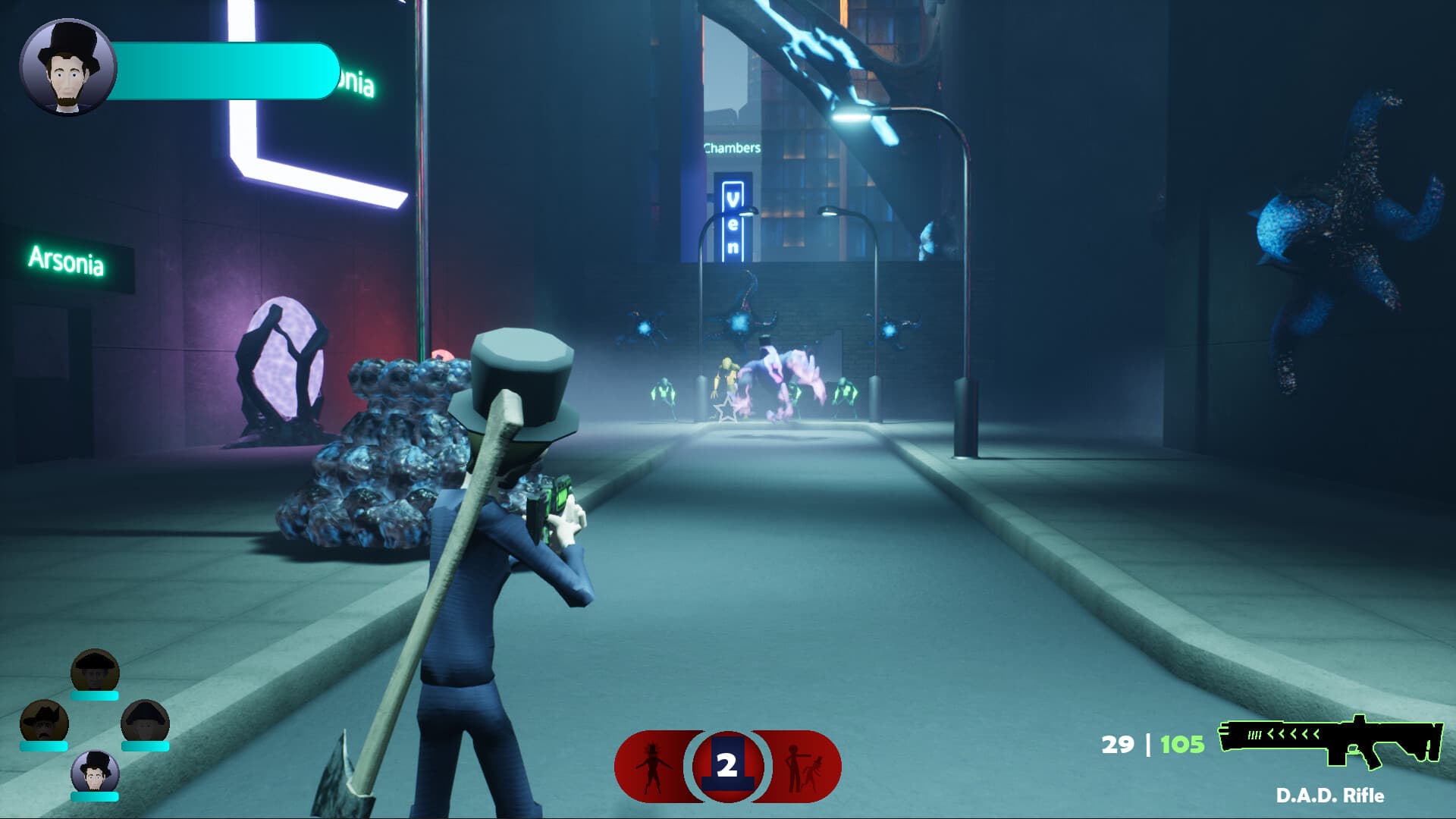Open the Arsonia sign on the left wall
1456x819 pixels.
(x=68, y=262)
